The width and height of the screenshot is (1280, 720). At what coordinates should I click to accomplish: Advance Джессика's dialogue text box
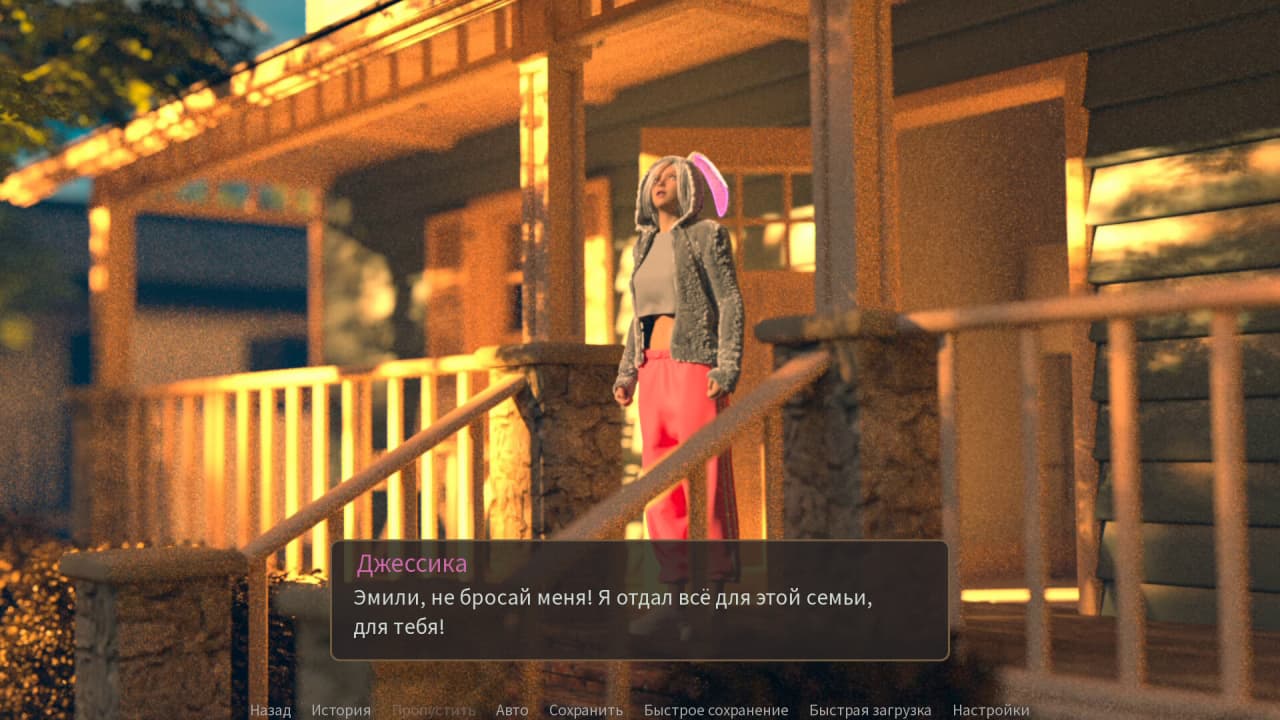click(640, 600)
